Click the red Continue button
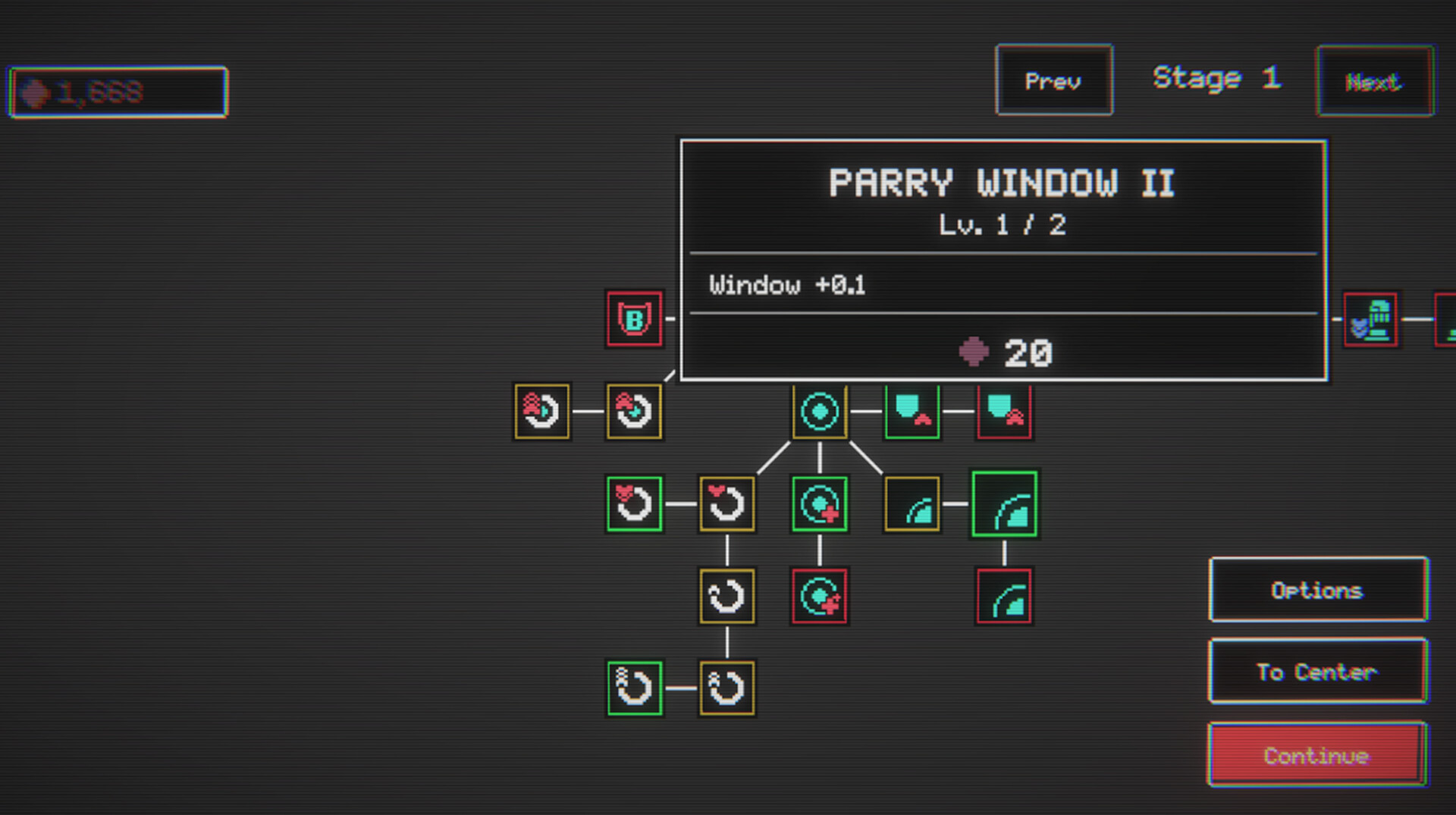This screenshot has width=1456, height=815. click(x=1317, y=754)
